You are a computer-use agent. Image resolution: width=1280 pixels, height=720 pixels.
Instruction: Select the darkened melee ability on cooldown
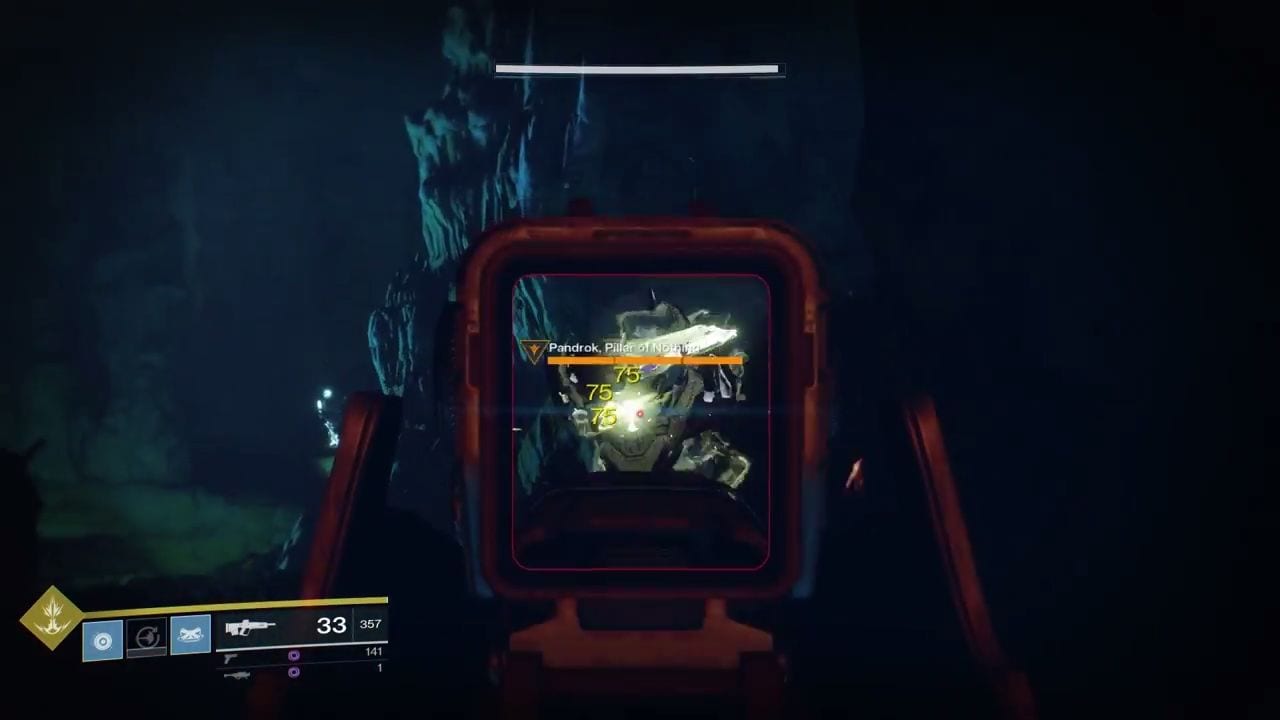147,638
